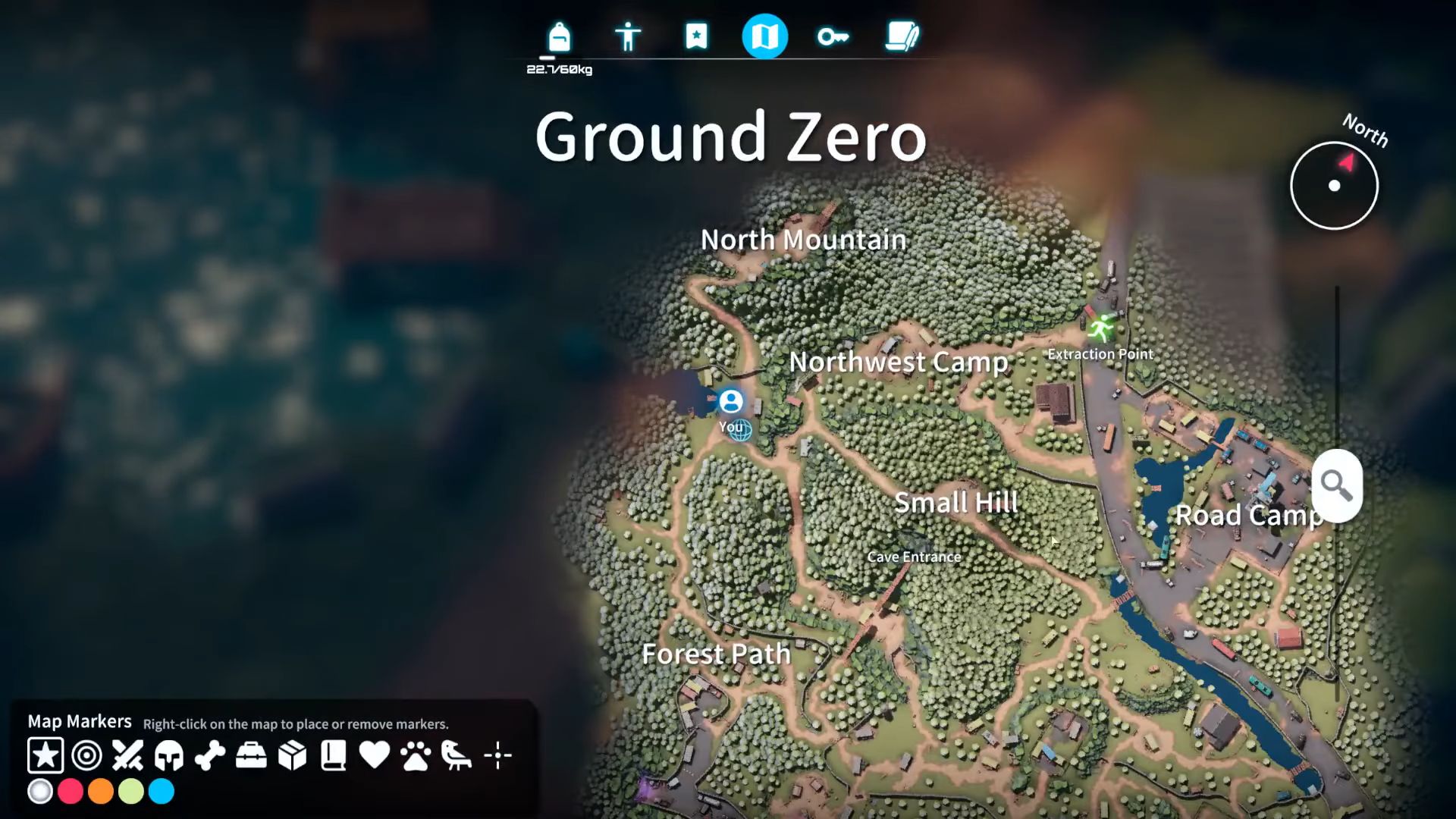1456x819 pixels.
Task: Toggle the star marker selection
Action: [45, 755]
